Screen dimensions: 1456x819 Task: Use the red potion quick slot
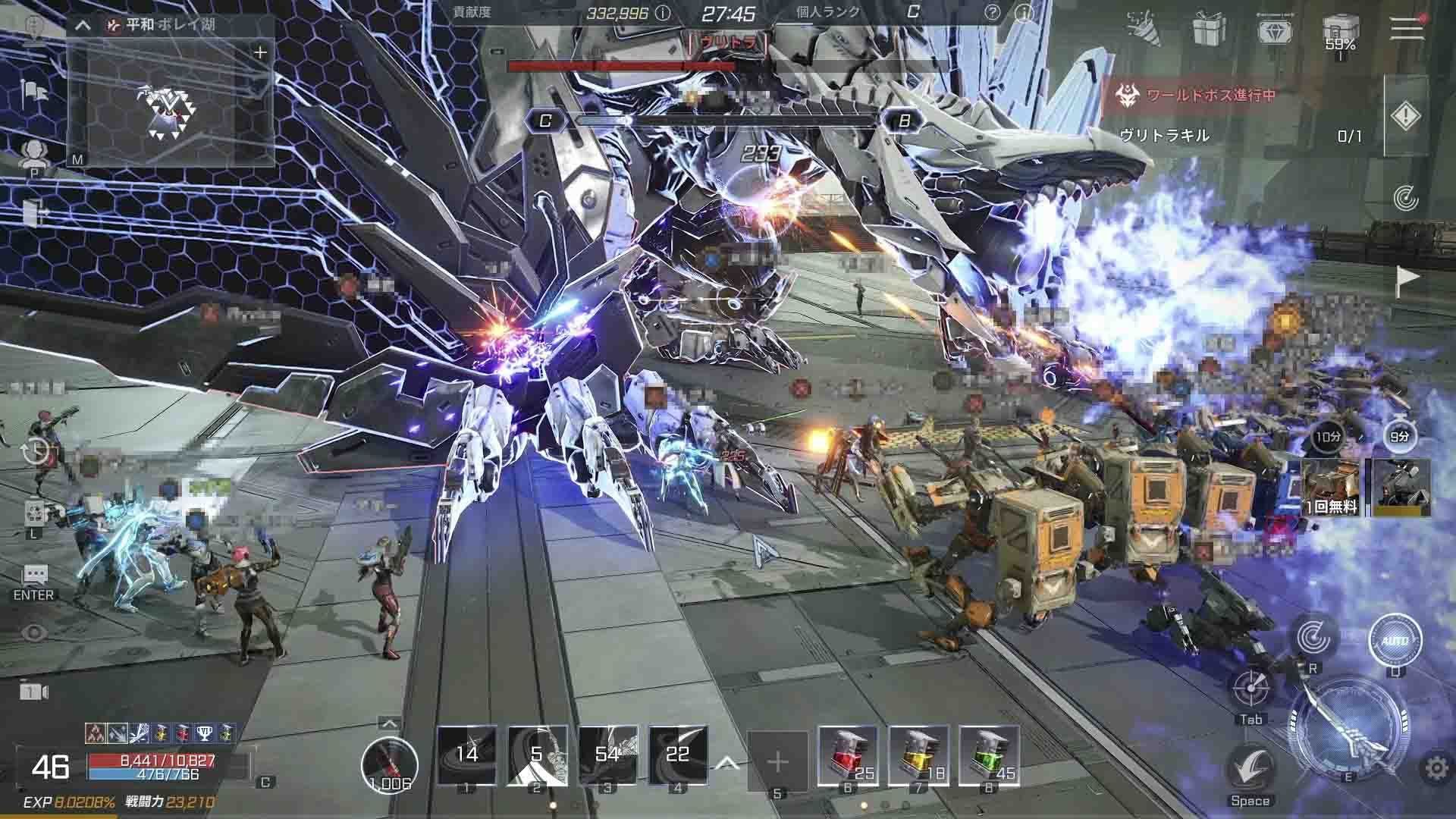(x=848, y=755)
